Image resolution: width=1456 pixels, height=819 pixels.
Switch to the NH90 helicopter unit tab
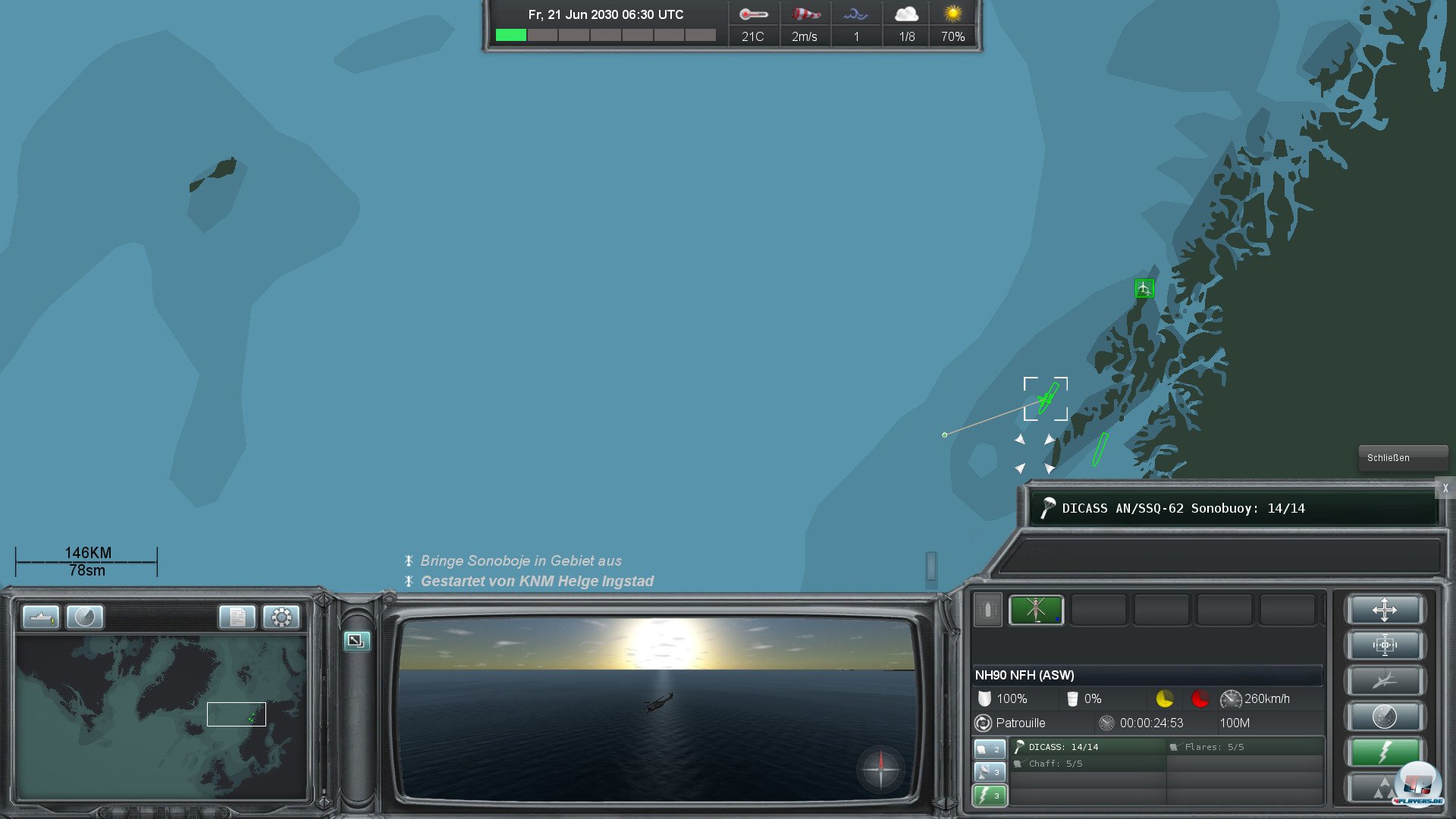click(1036, 610)
